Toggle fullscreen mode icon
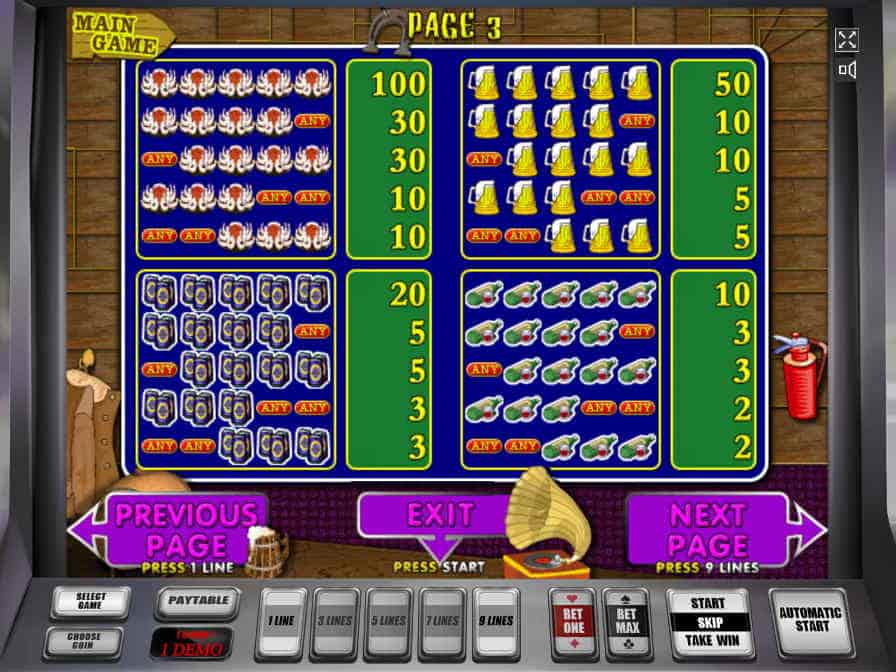This screenshot has height=672, width=896. pos(847,40)
